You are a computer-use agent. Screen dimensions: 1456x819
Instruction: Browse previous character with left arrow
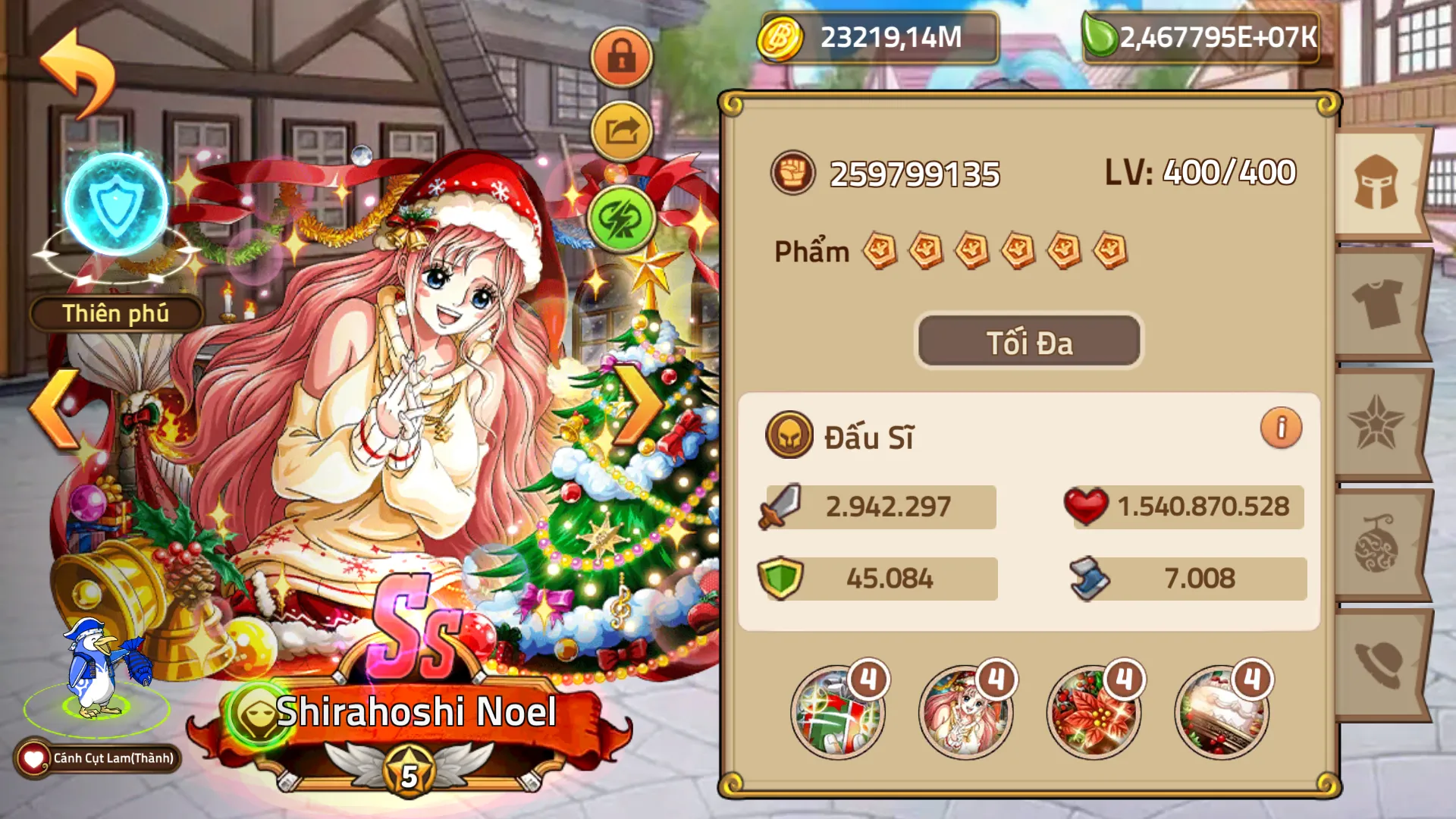[52, 409]
